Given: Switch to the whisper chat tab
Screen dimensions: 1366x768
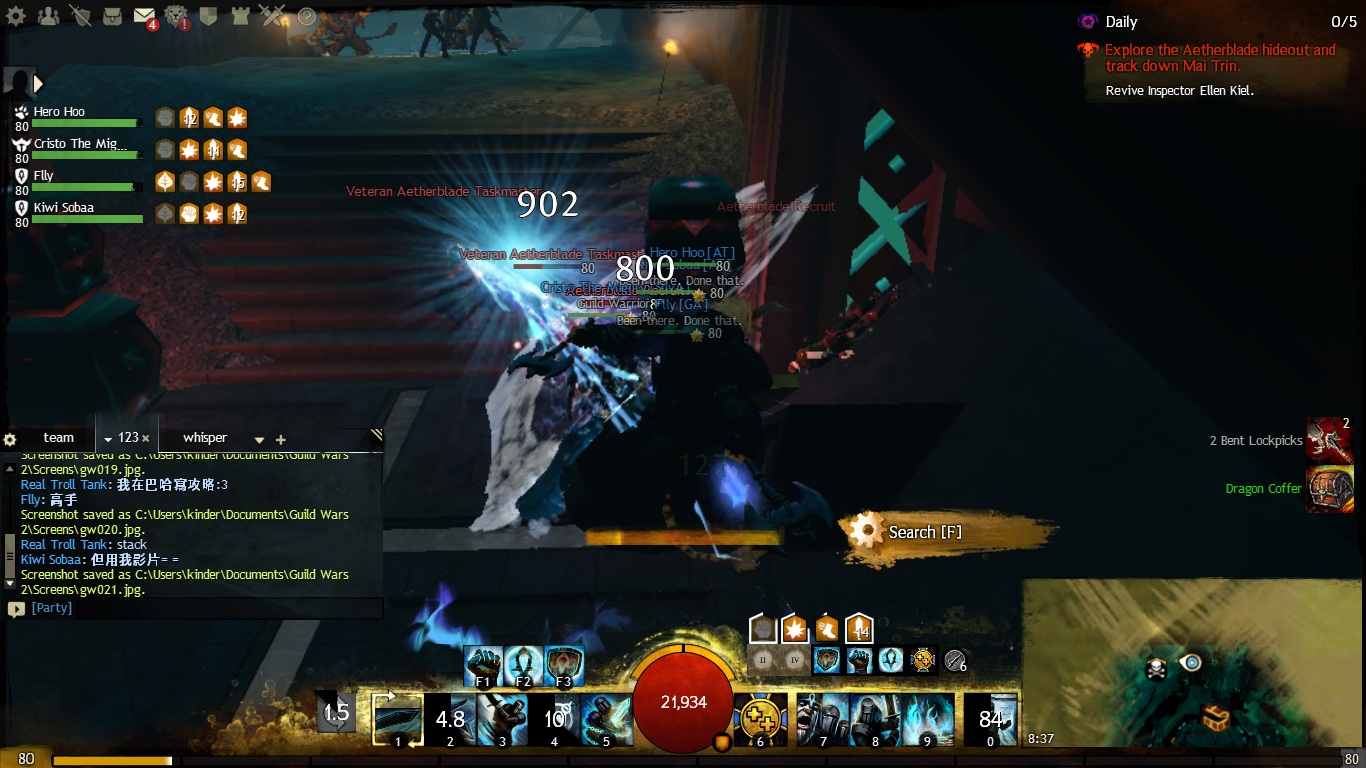Looking at the screenshot, I should pyautogui.click(x=205, y=438).
